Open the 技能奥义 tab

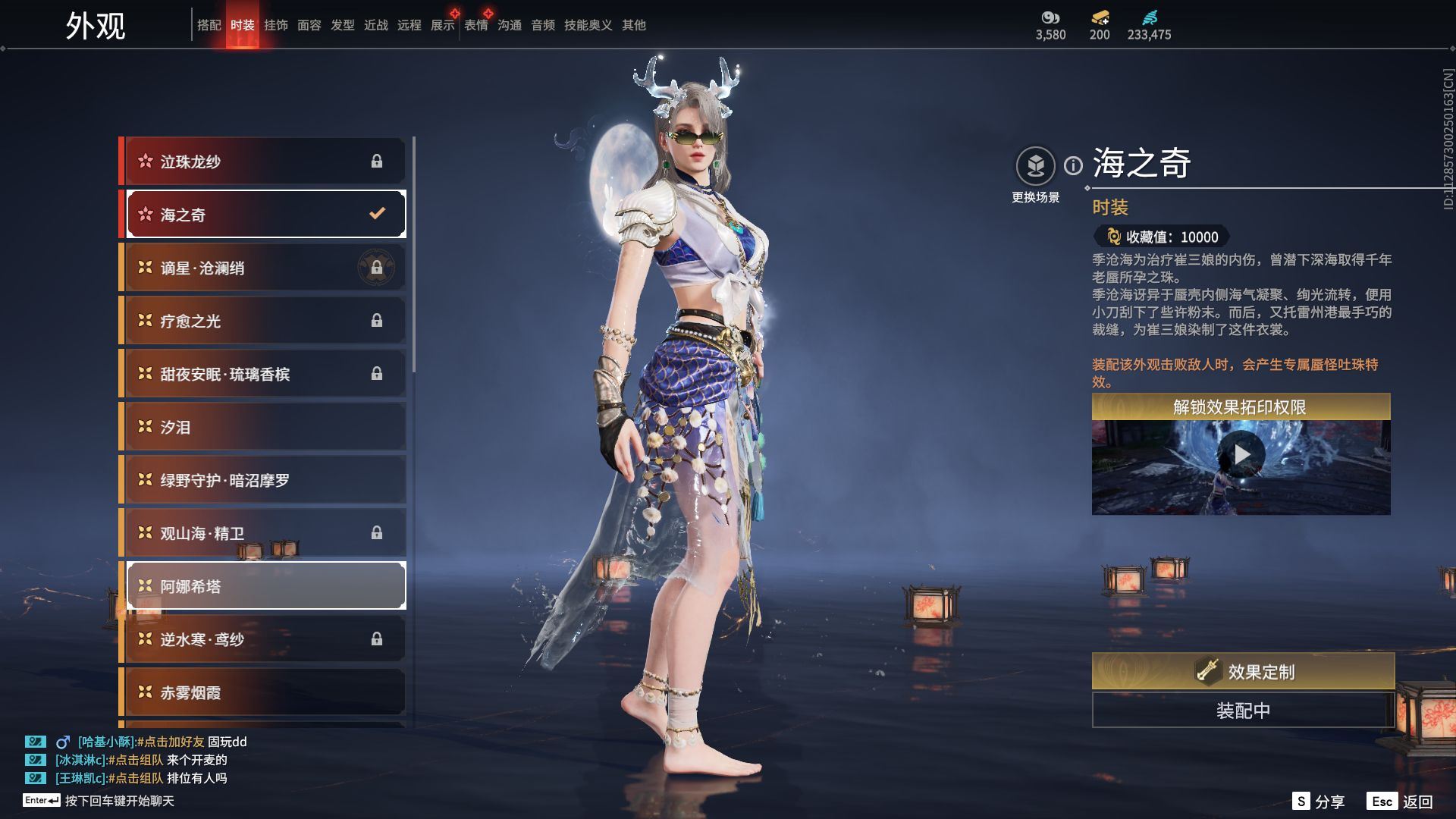click(x=588, y=25)
